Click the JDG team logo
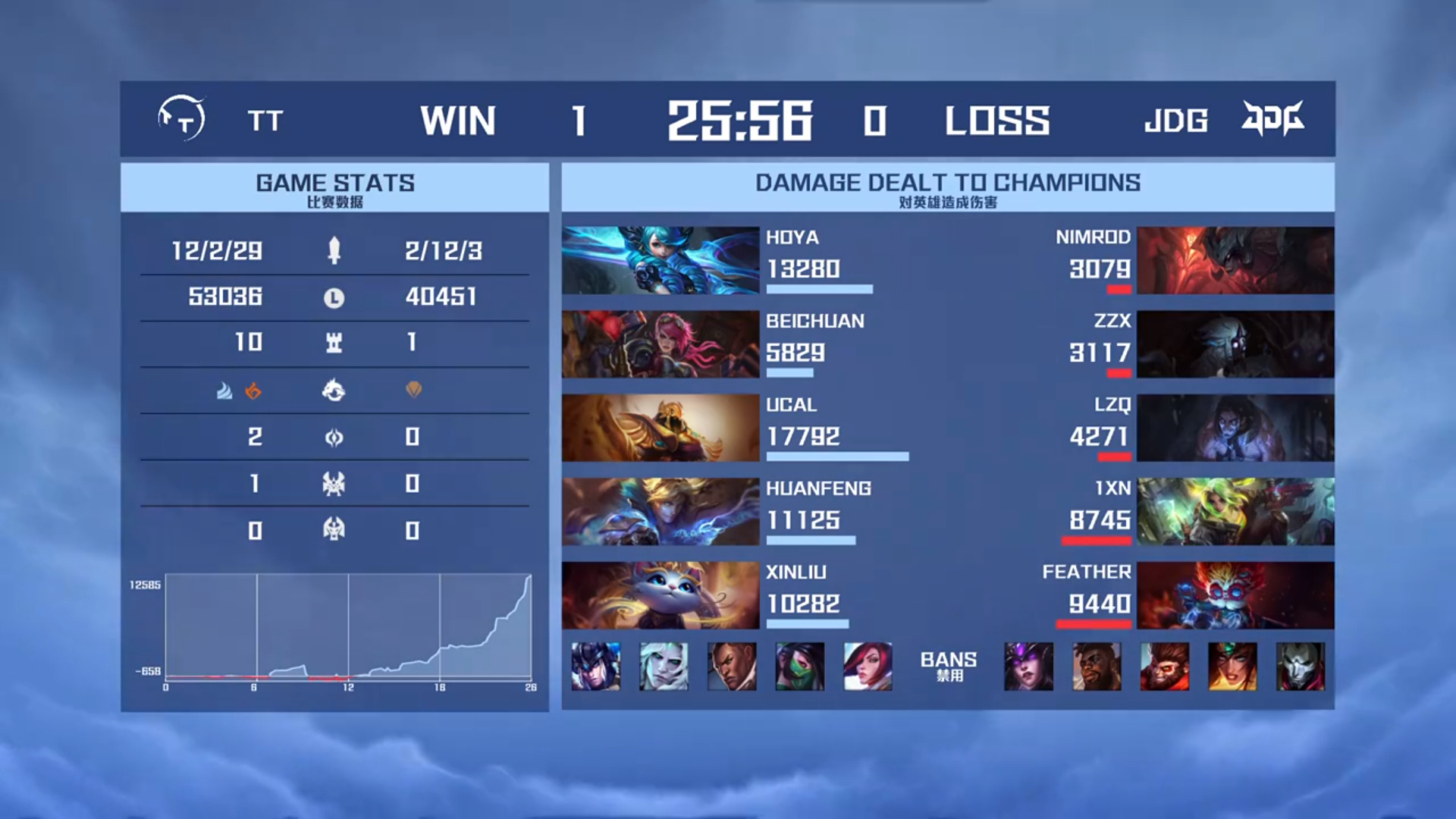The image size is (1456, 819). tap(1272, 118)
